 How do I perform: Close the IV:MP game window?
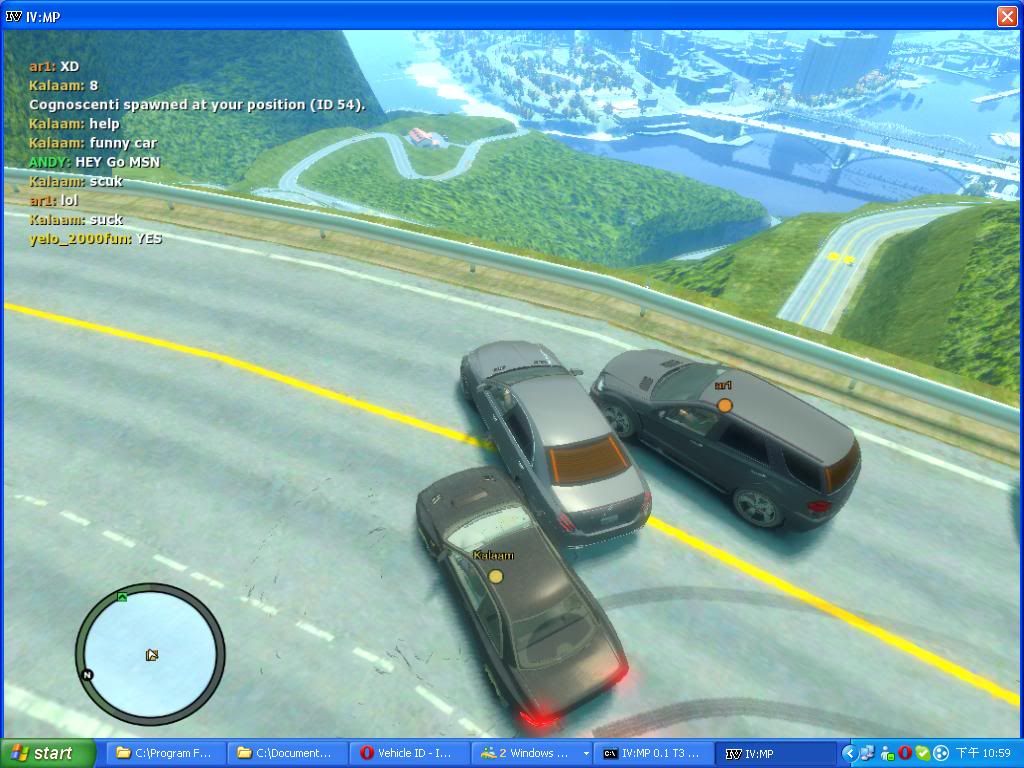point(1007,16)
